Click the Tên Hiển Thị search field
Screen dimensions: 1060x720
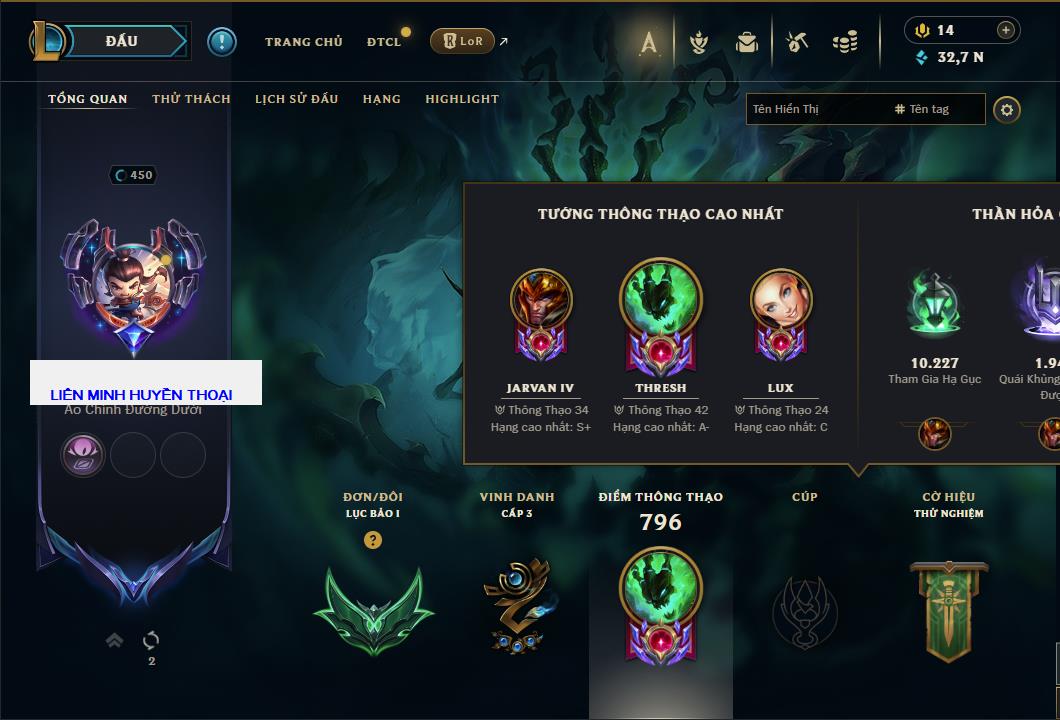815,109
